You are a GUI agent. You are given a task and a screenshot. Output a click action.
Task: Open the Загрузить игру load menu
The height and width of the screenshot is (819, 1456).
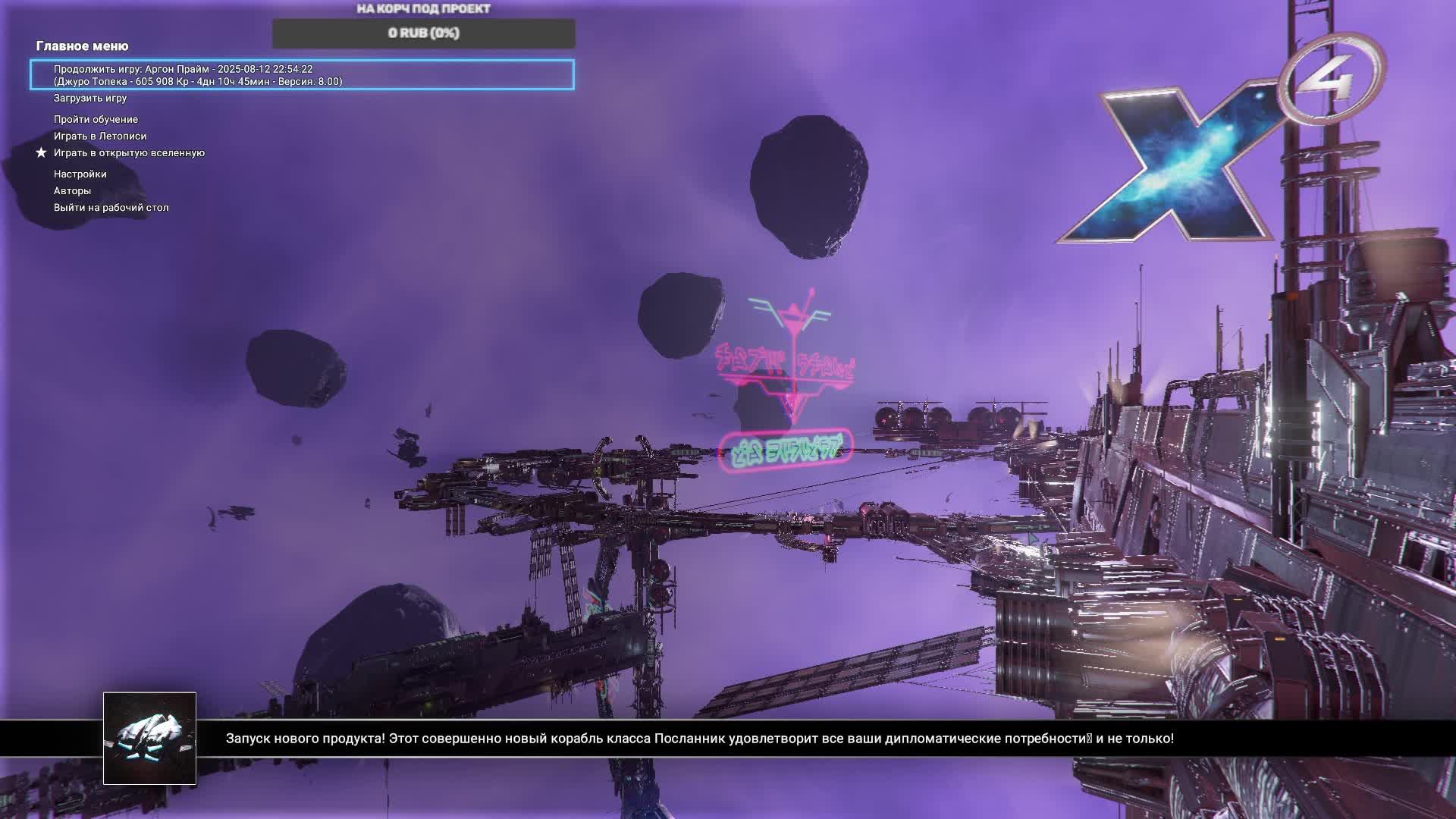[90, 99]
